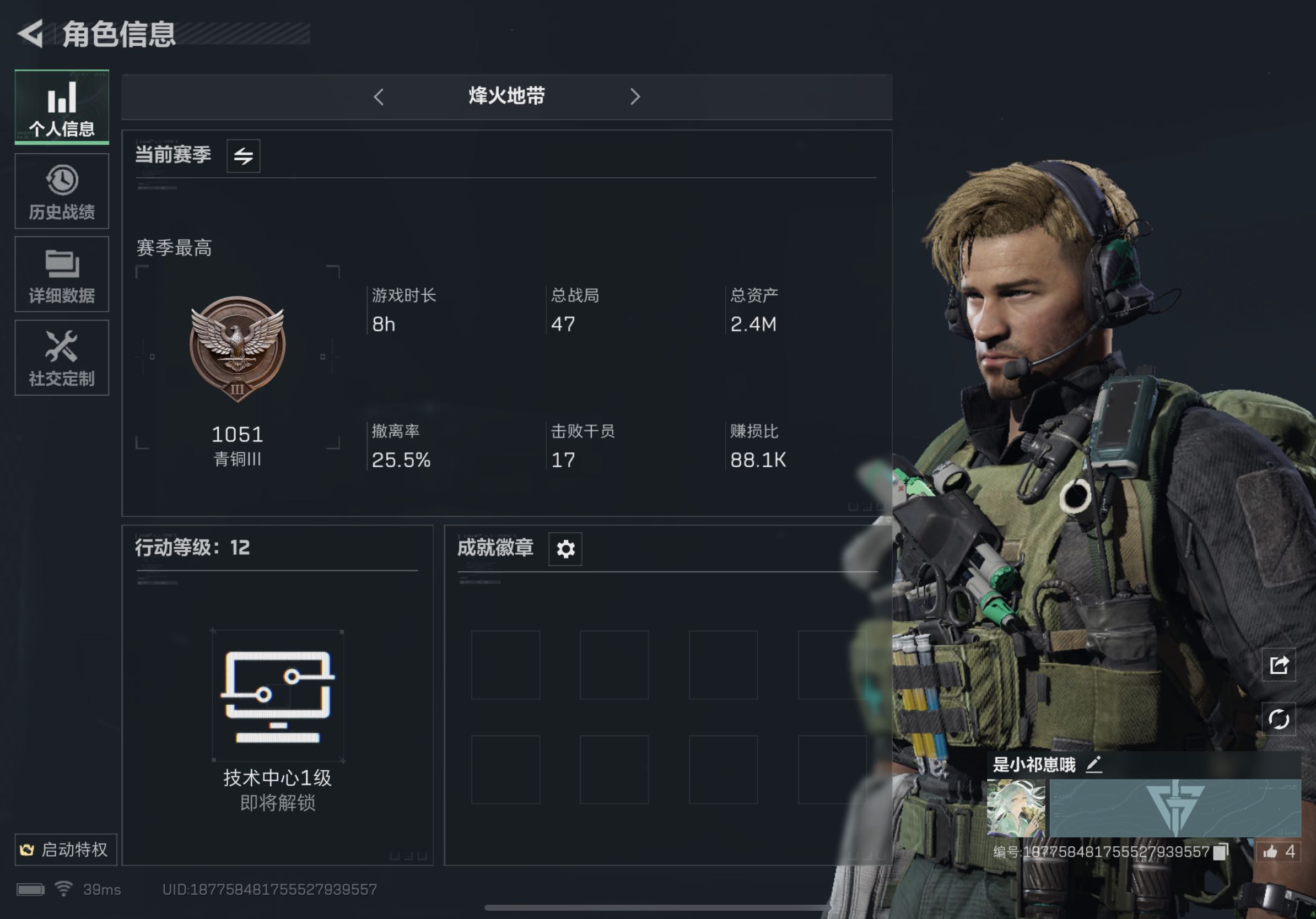The height and width of the screenshot is (919, 1316).
Task: Click the circular arrows refresh icon
Action: (x=1279, y=718)
